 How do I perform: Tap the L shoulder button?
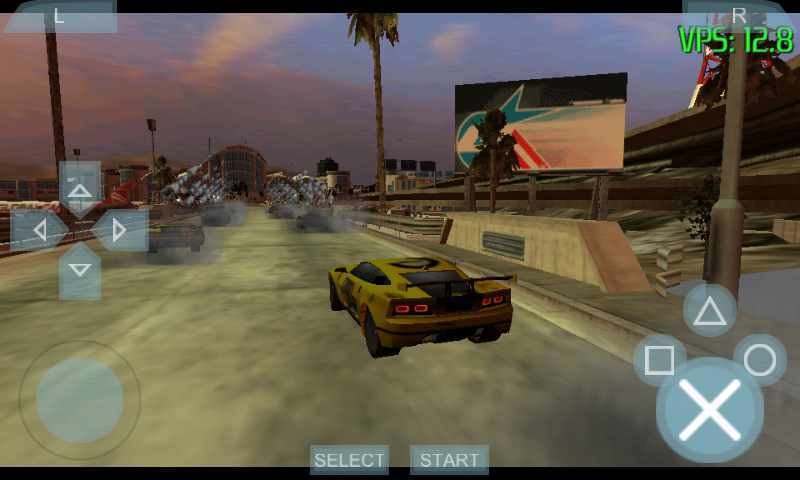click(60, 15)
